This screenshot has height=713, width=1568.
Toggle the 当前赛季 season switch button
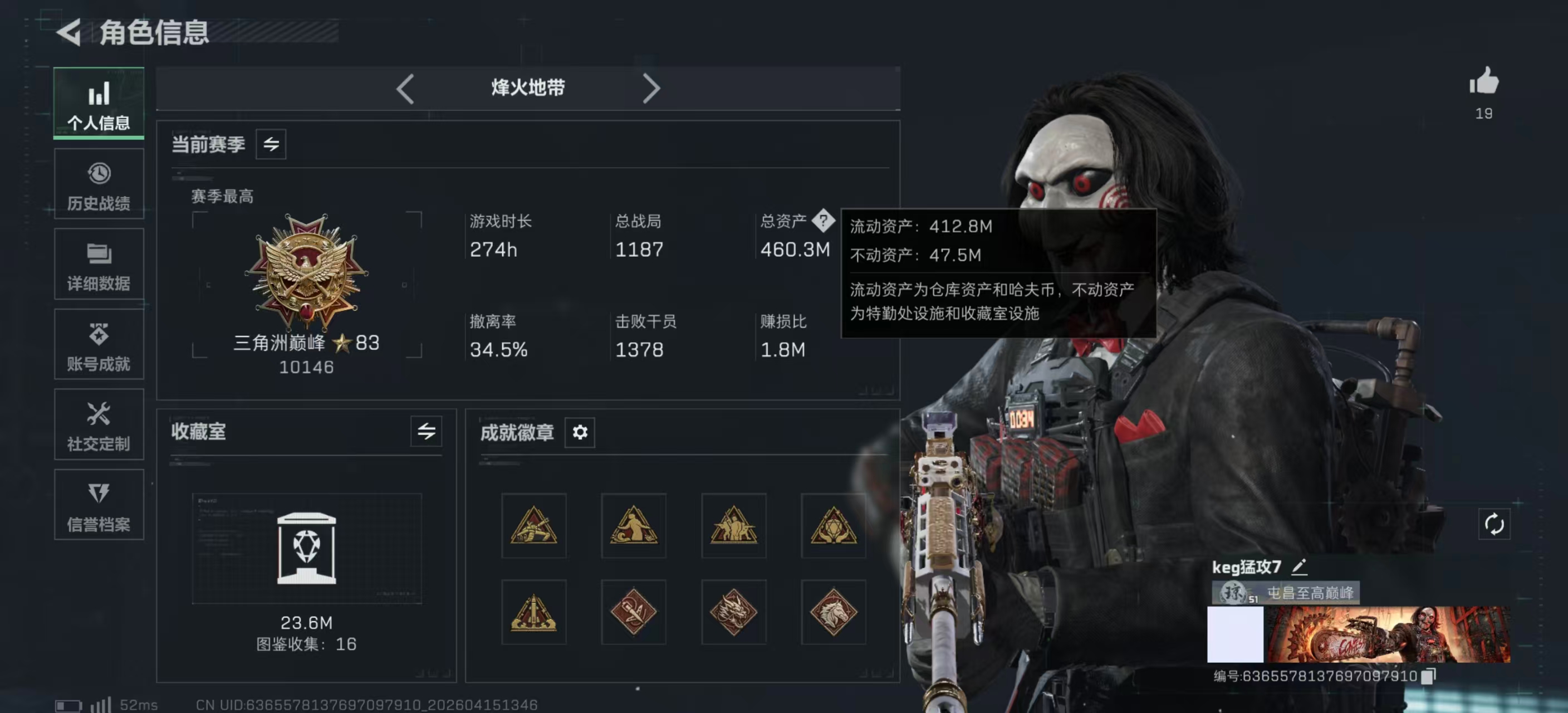pyautogui.click(x=271, y=144)
